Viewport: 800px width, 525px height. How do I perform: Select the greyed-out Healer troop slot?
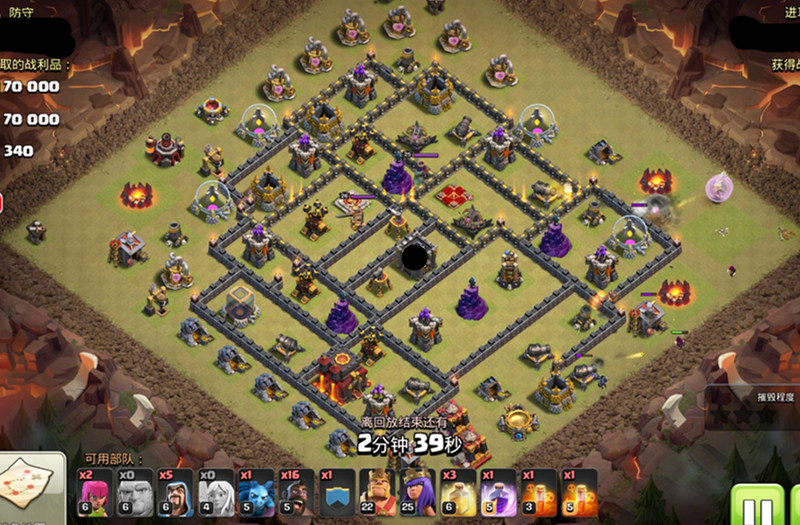[x=216, y=492]
